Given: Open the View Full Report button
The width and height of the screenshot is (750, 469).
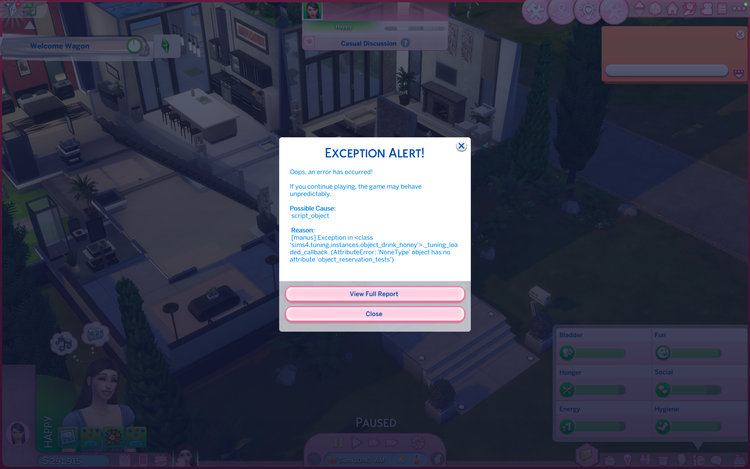Looking at the screenshot, I should [x=374, y=294].
